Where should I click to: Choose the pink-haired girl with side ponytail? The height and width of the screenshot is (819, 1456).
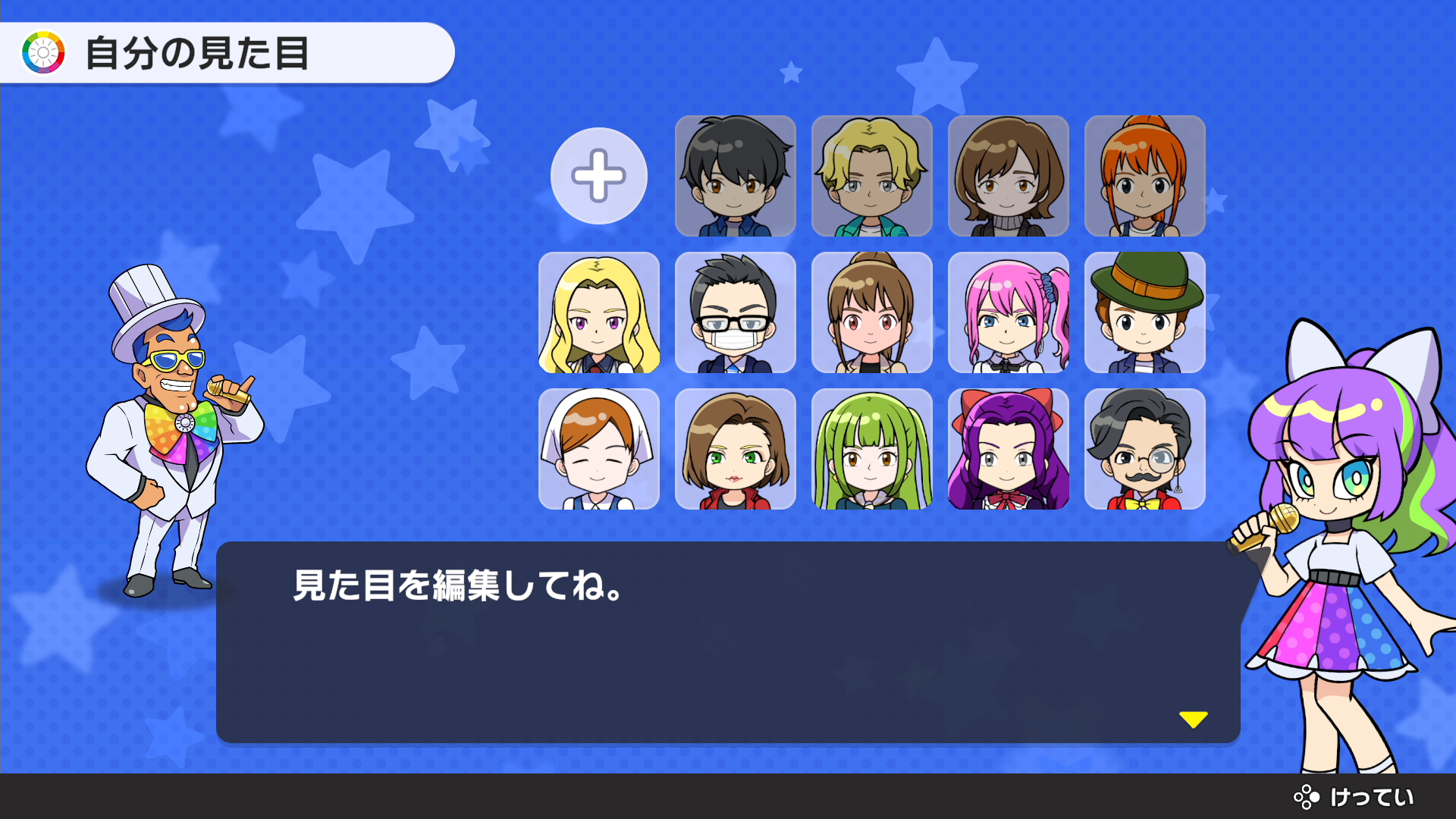pos(1008,312)
